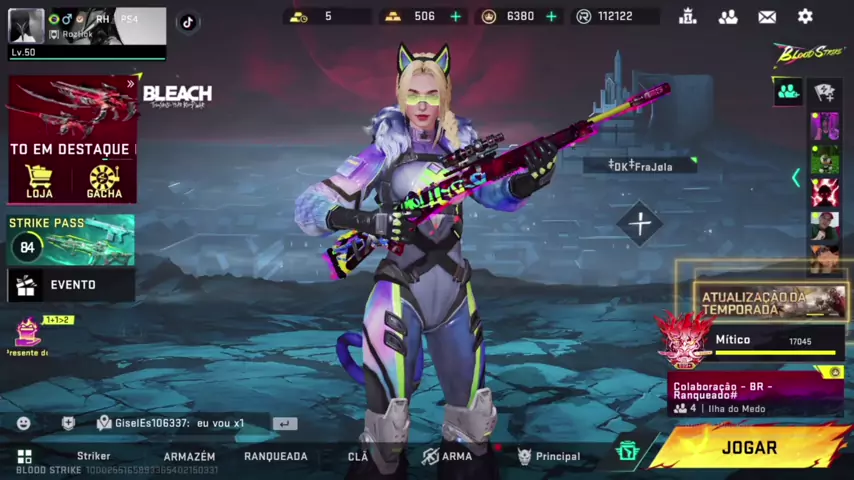Viewport: 854px width, 480px height.
Task: Open the LOJA shop
Action: tap(39, 182)
